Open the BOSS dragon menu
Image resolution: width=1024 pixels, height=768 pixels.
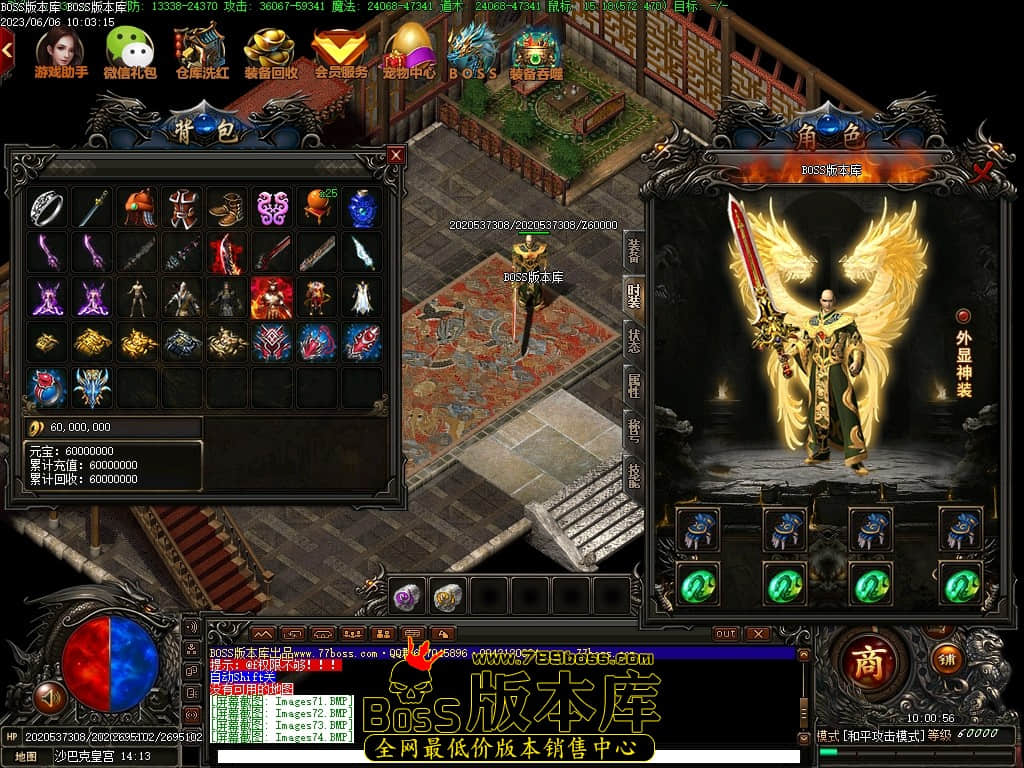pos(473,51)
